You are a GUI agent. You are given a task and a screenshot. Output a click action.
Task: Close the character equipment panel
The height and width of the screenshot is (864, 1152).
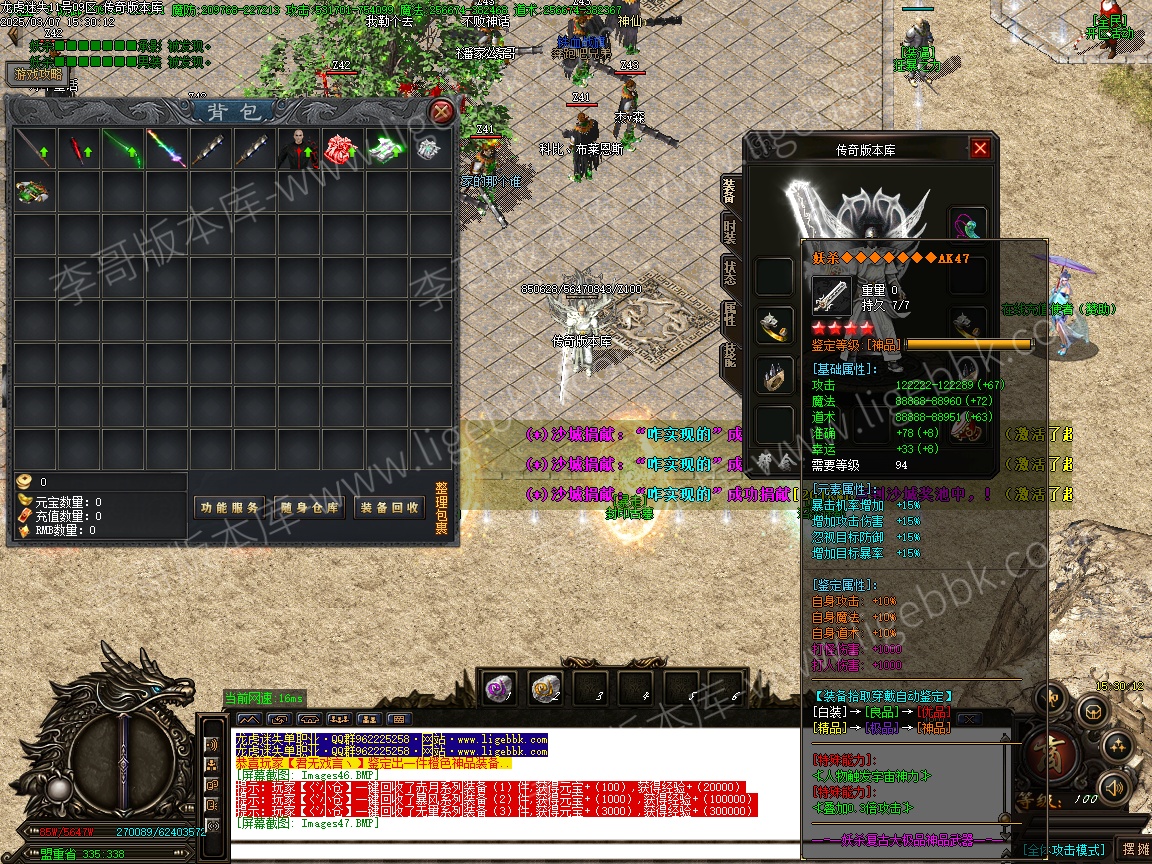980,149
